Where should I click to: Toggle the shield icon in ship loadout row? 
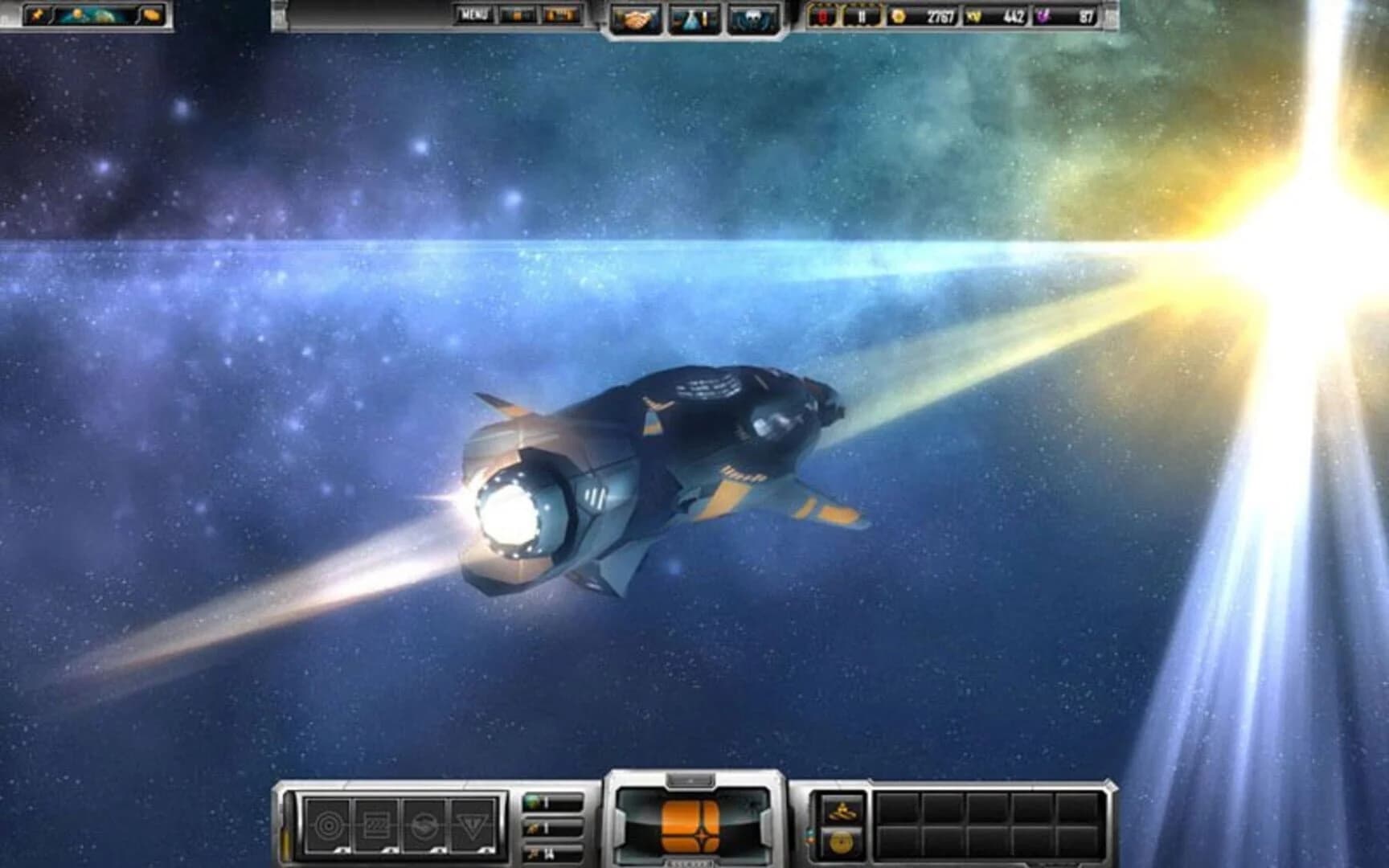pyautogui.click(x=424, y=825)
